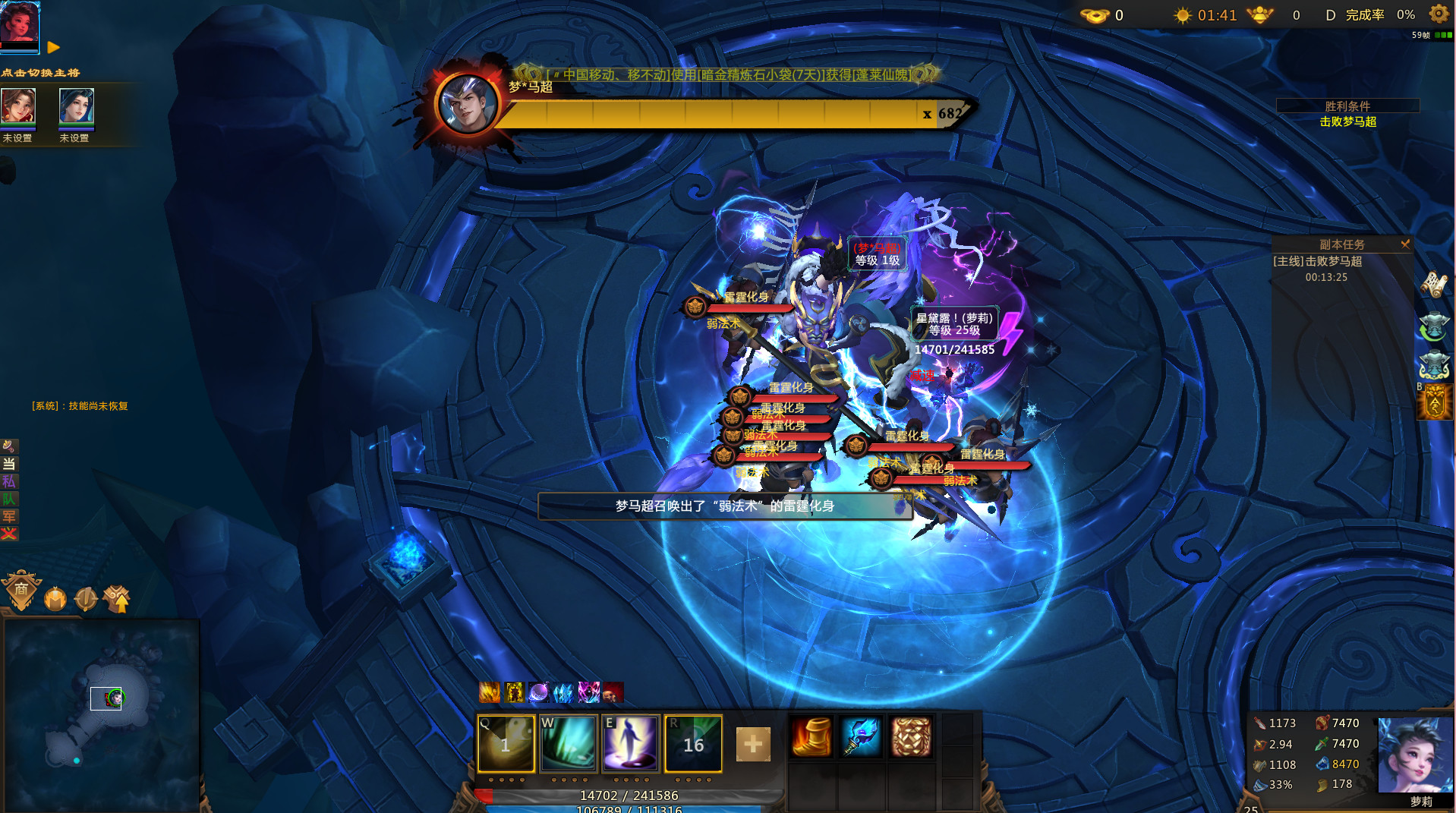Viewport: 1456px width, 813px height.
Task: Toggle the 队 team chat channel
Action: 10,499
